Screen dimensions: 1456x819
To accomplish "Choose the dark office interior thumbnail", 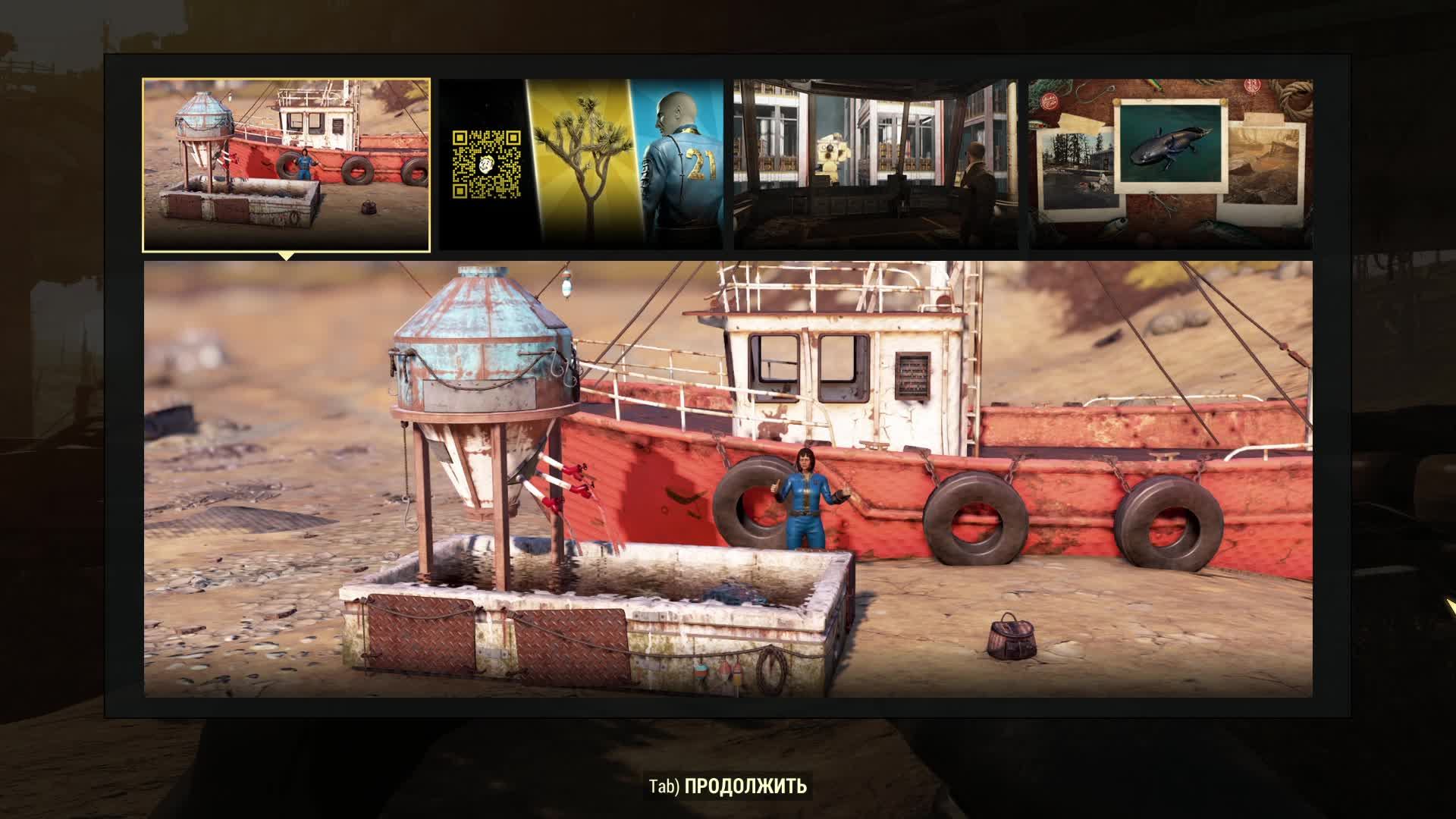I will (876, 165).
